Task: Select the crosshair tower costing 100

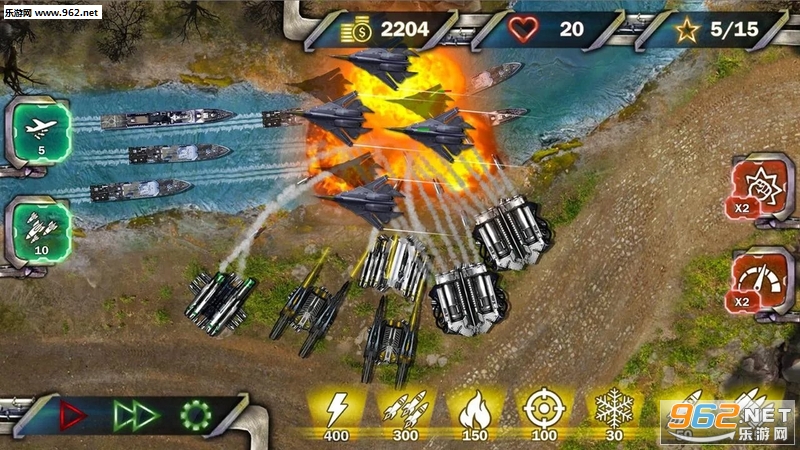Action: click(x=541, y=411)
